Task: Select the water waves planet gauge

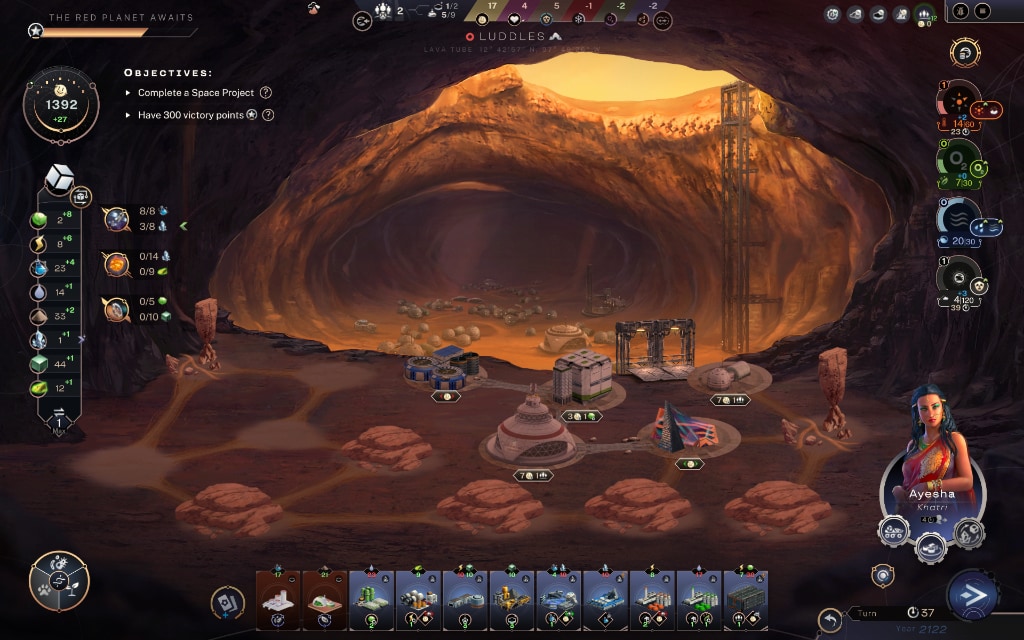Action: [x=958, y=219]
